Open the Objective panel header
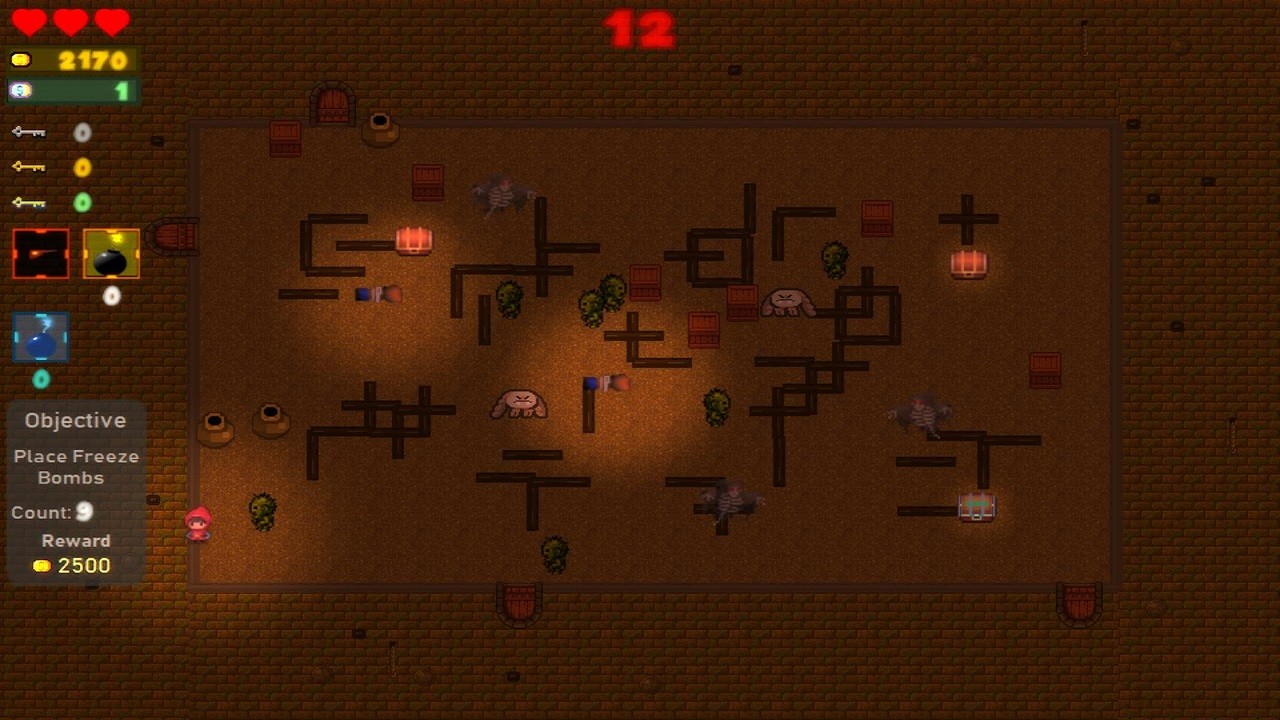The width and height of the screenshot is (1280, 720). 75,420
